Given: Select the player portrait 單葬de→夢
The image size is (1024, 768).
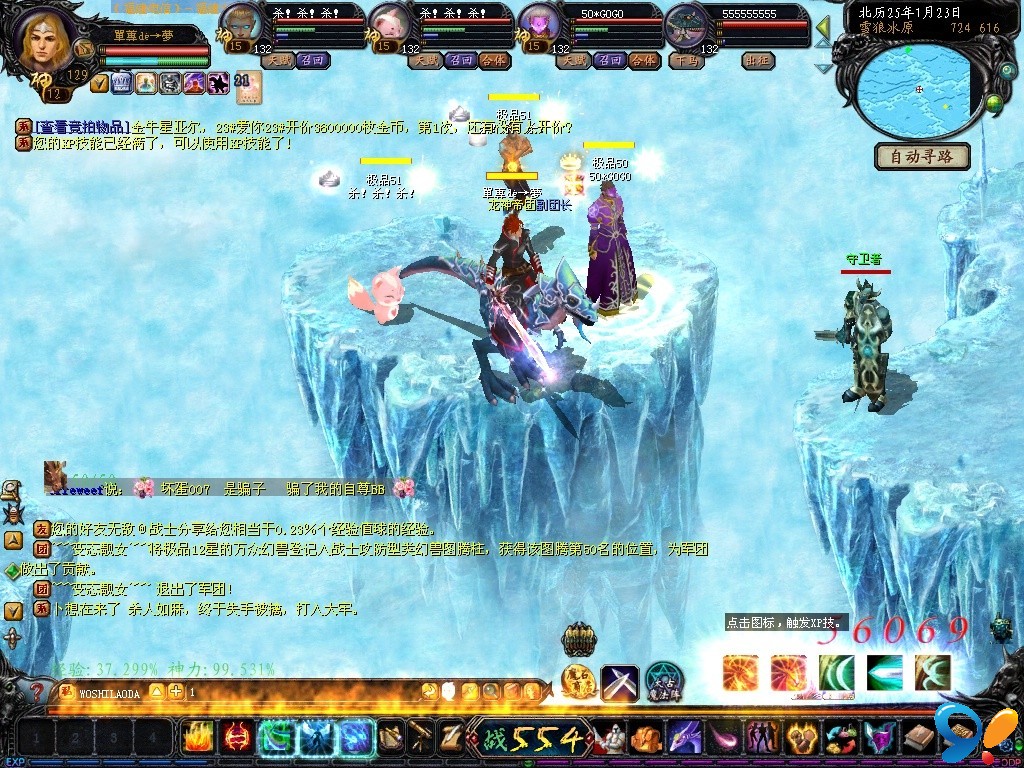Looking at the screenshot, I should click(45, 40).
